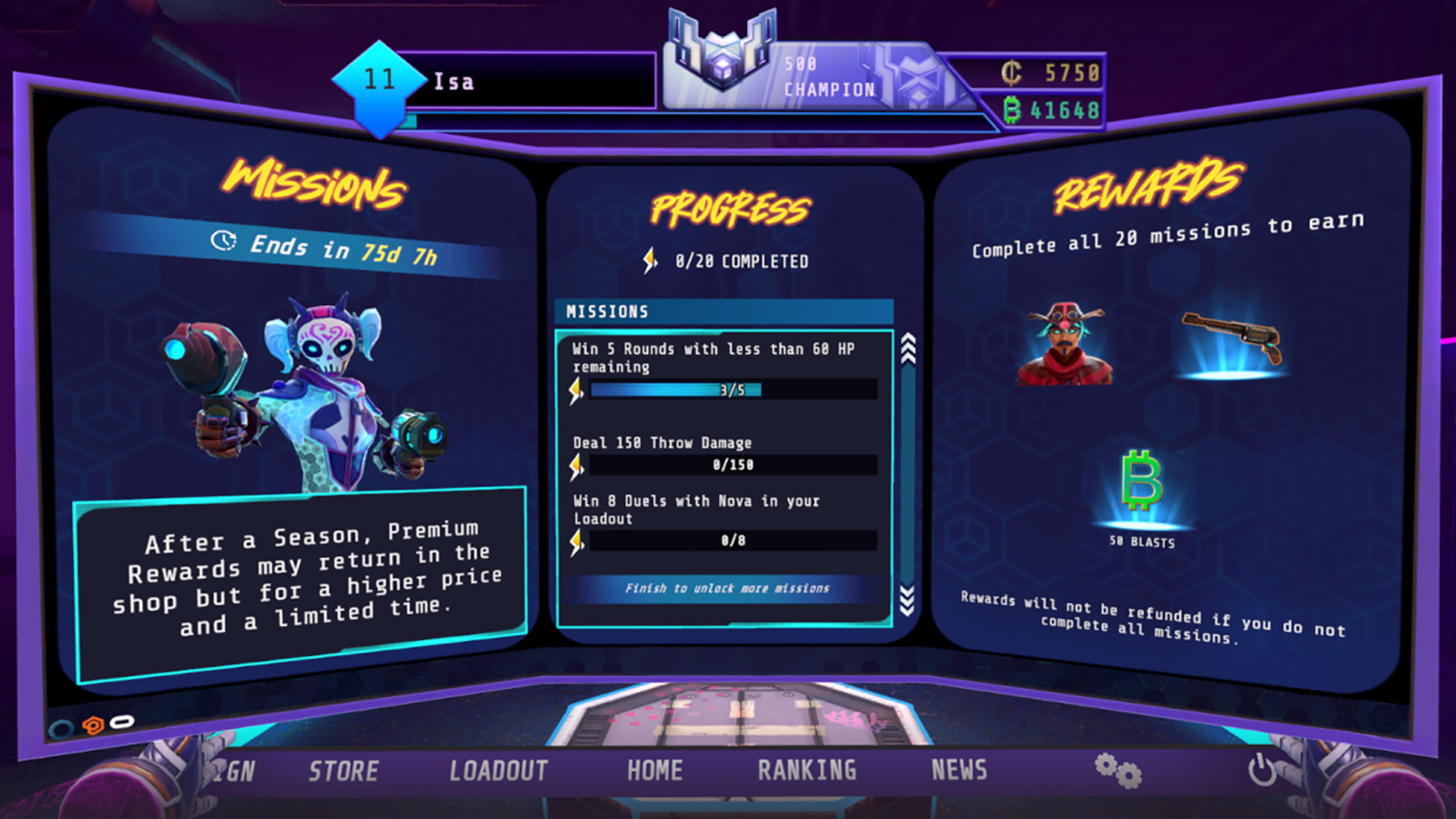This screenshot has width=1456, height=819.
Task: Toggle the Nova duels mission tracker bolt
Action: point(576,538)
